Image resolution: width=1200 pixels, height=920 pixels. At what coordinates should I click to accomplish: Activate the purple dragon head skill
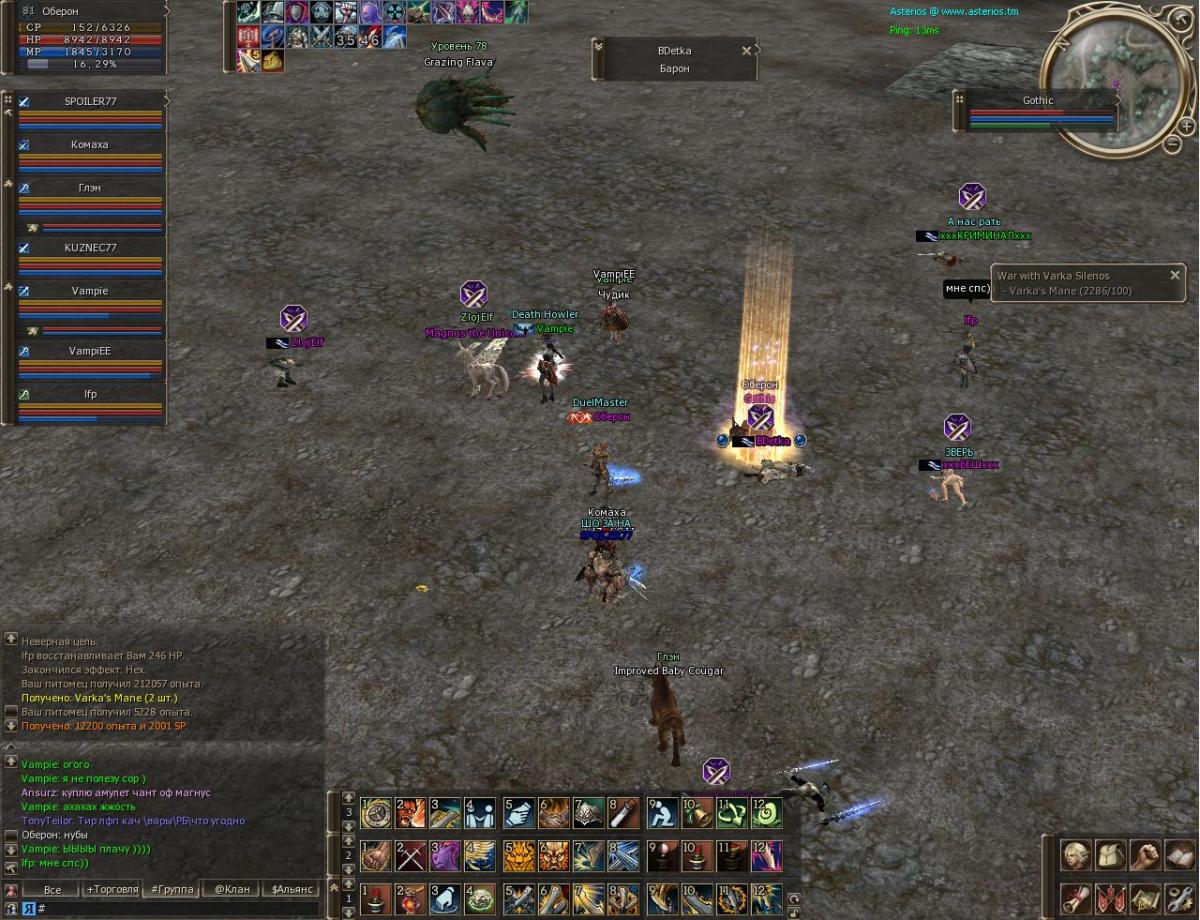tap(445, 856)
